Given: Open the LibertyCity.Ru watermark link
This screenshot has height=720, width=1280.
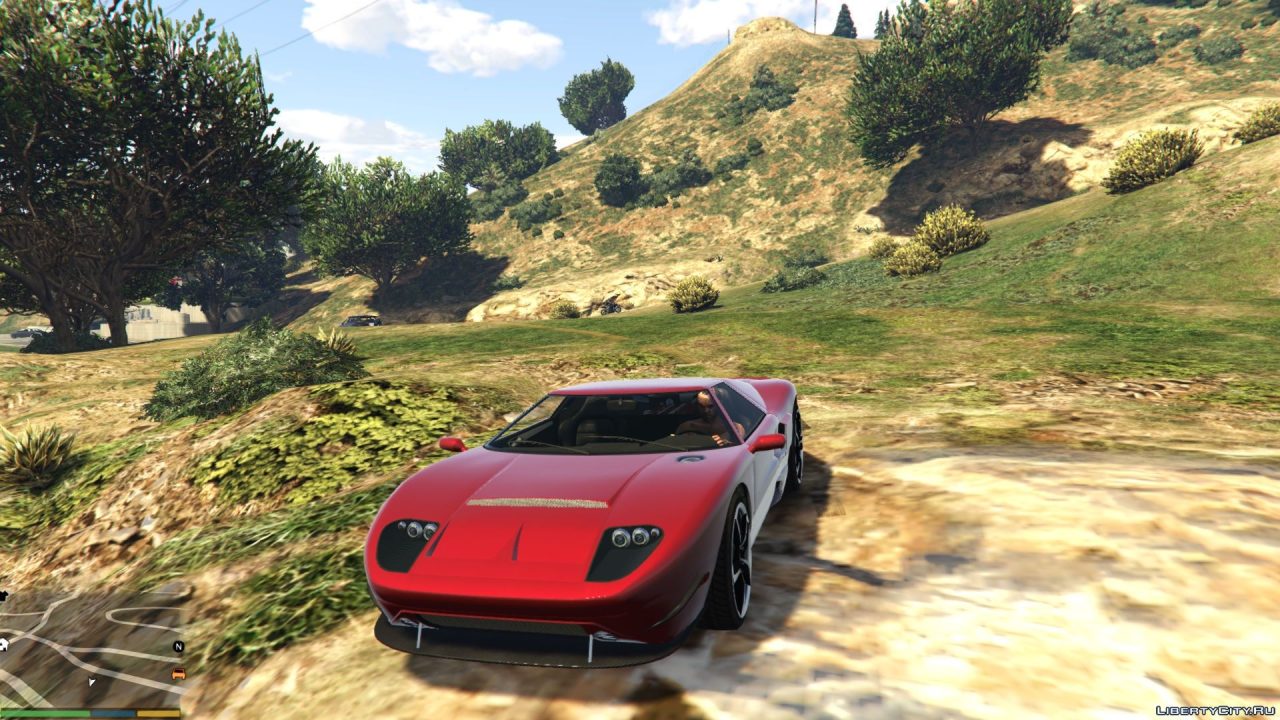Looking at the screenshot, I should pyautogui.click(x=1214, y=710).
